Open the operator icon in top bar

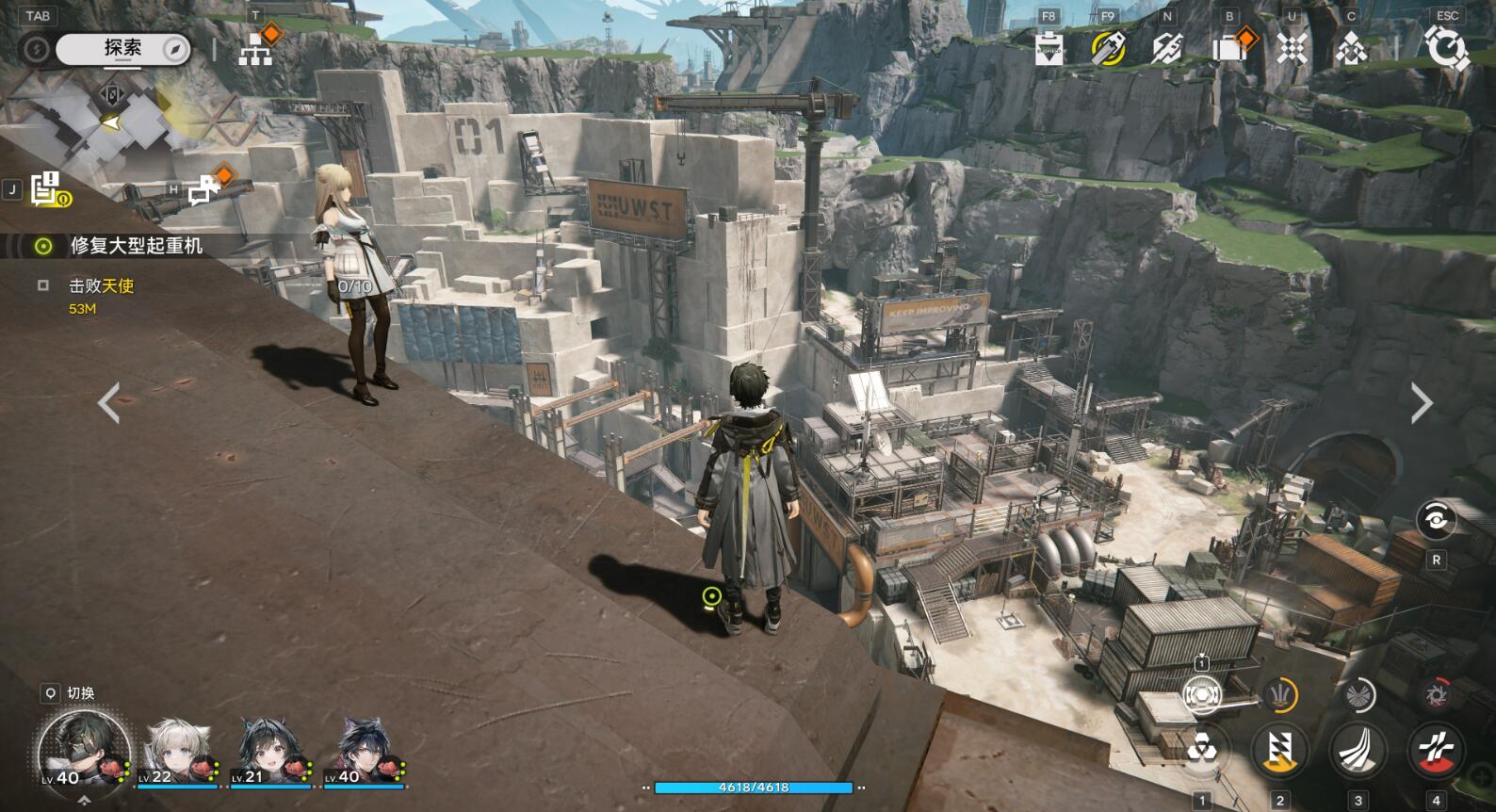coord(1351,48)
